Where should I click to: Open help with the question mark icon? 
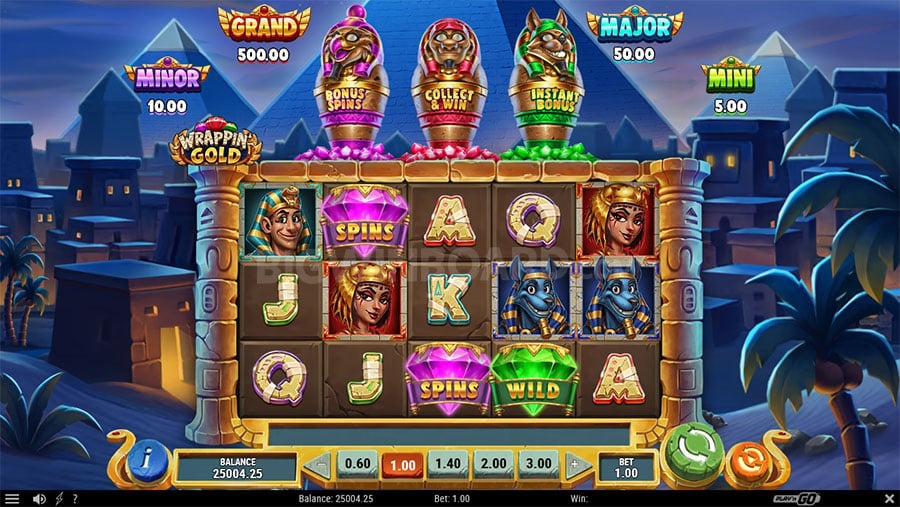tap(75, 498)
